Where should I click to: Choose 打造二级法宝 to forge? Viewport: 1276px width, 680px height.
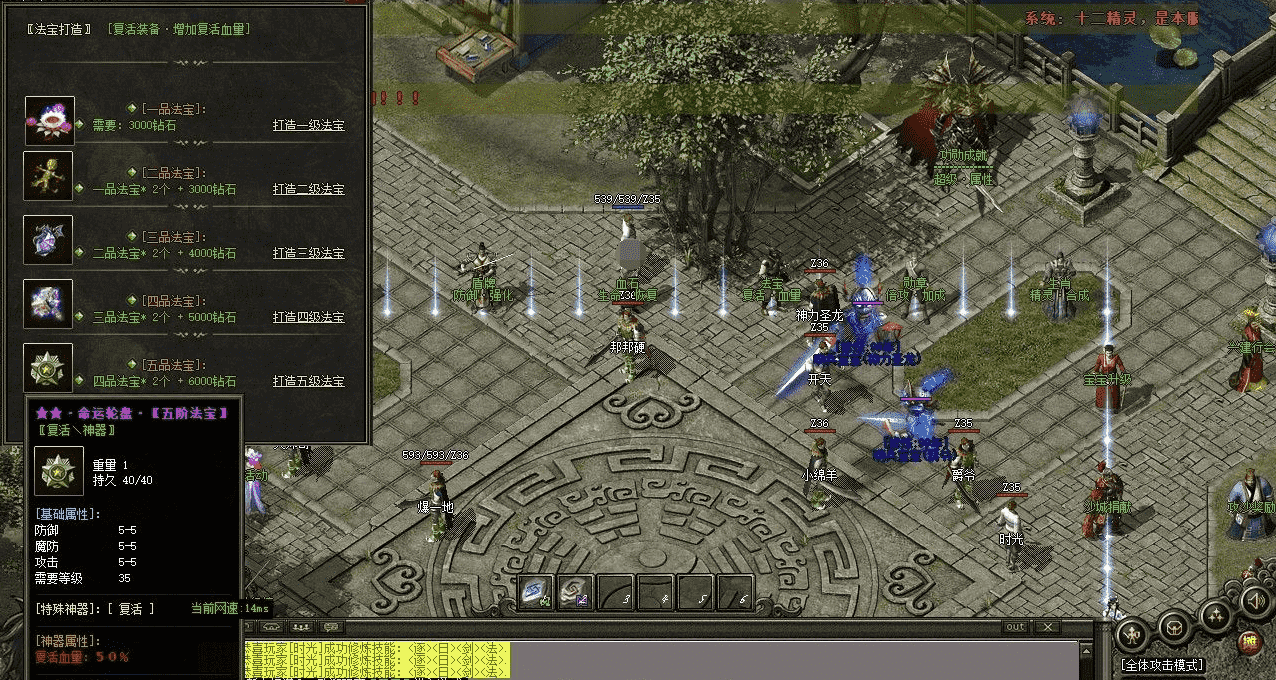pyautogui.click(x=308, y=189)
